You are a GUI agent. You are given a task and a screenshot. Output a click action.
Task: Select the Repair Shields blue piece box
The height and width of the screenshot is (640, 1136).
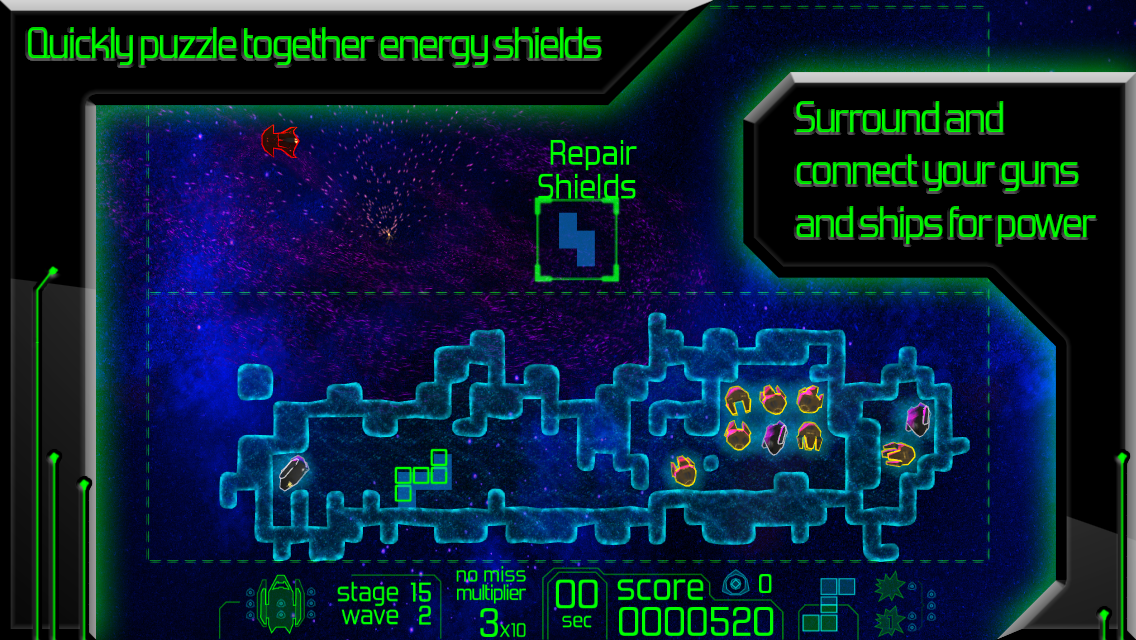577,239
